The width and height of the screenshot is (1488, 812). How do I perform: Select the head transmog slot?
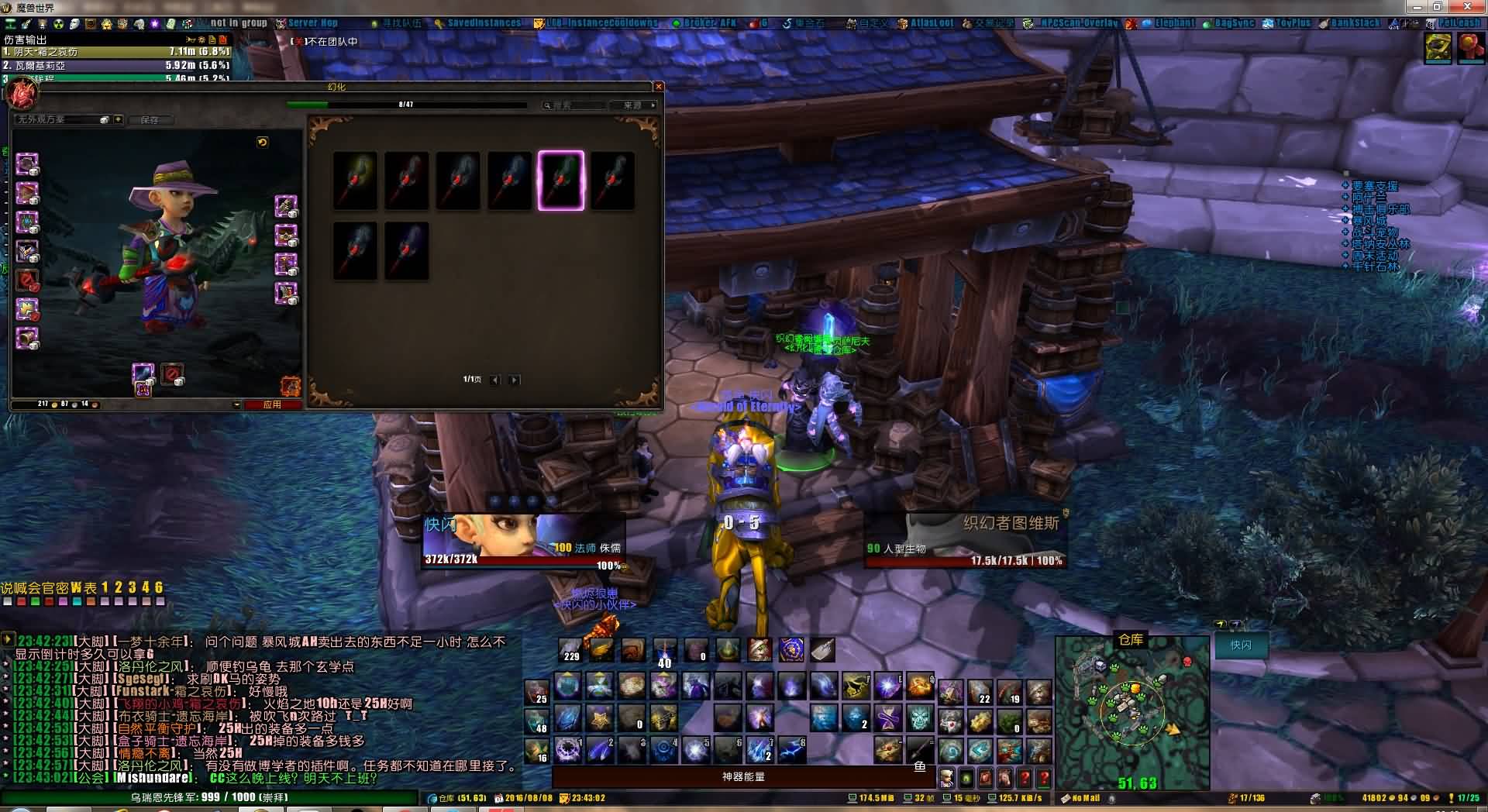(27, 164)
